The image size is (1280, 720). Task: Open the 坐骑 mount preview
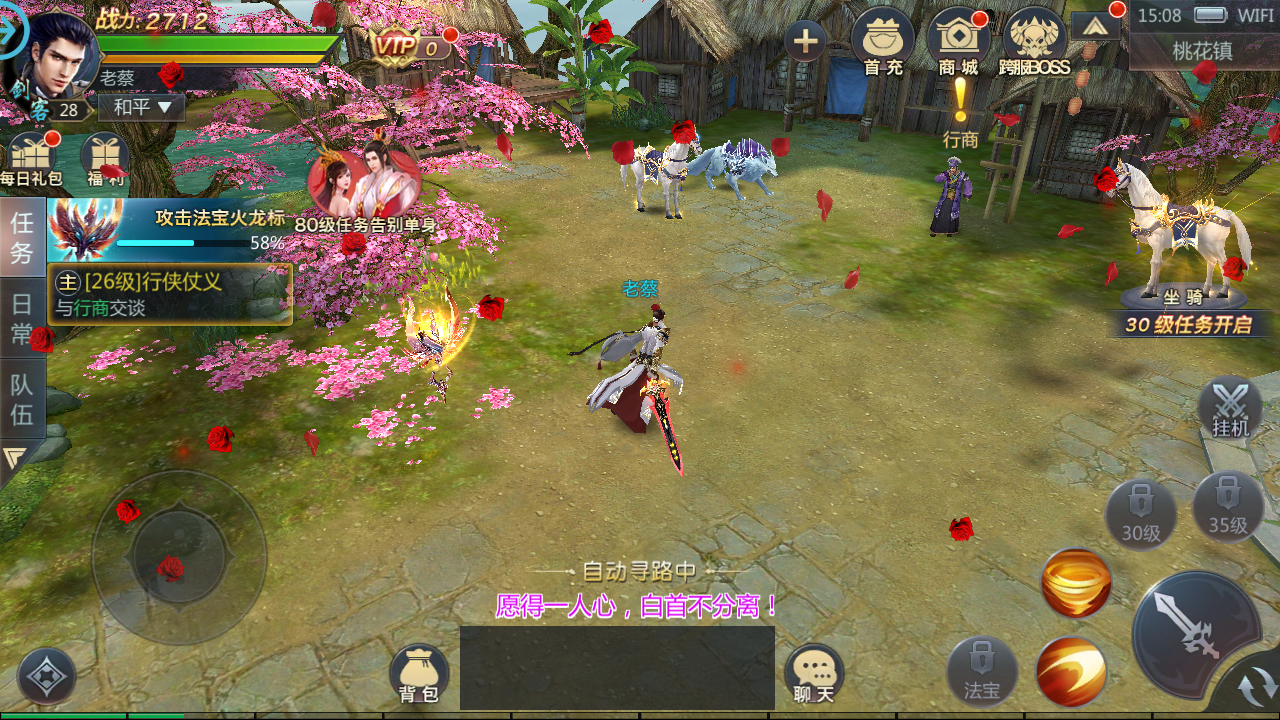point(1184,240)
